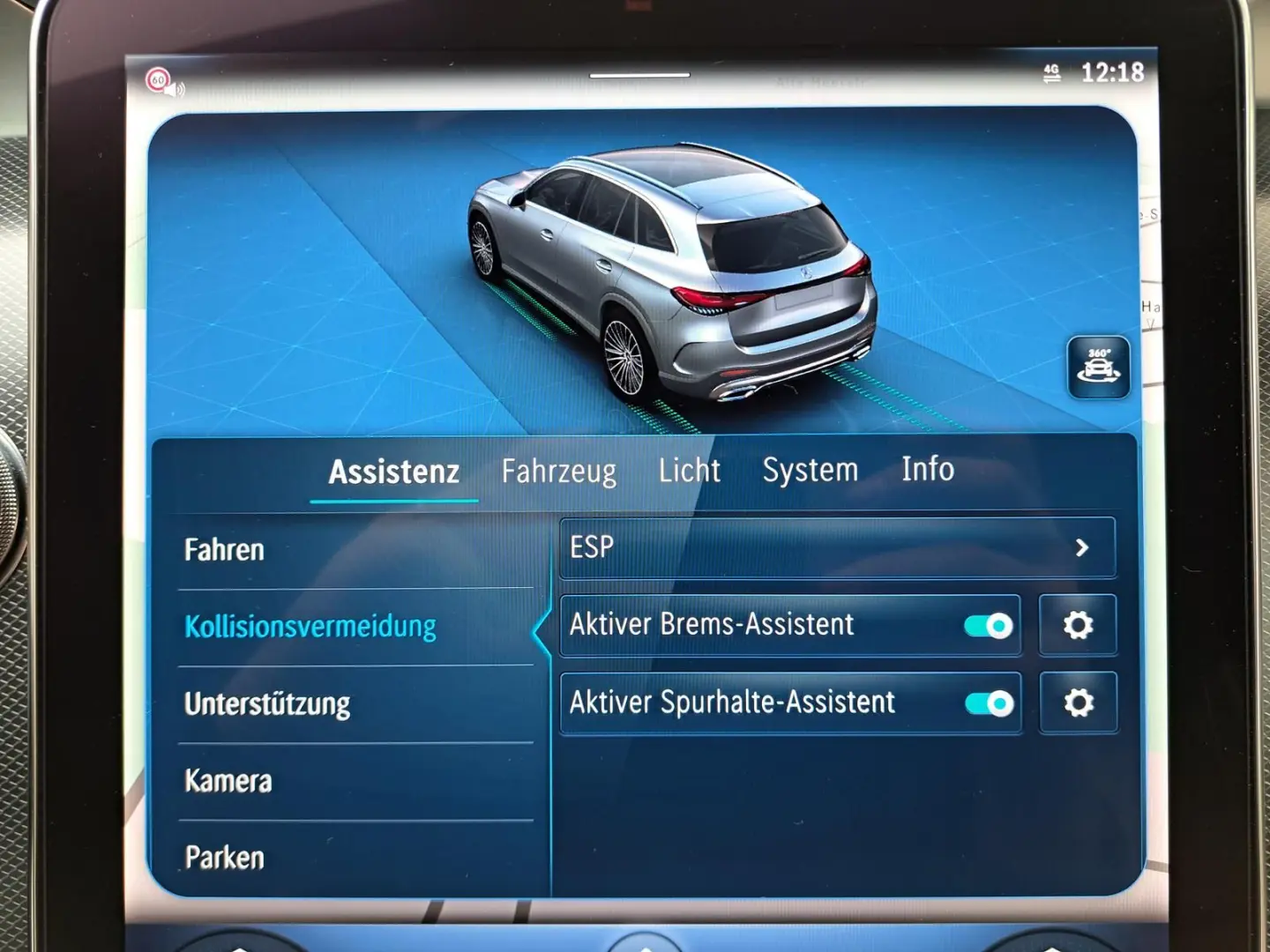
Task: Select the Fahren category
Action: [x=223, y=549]
